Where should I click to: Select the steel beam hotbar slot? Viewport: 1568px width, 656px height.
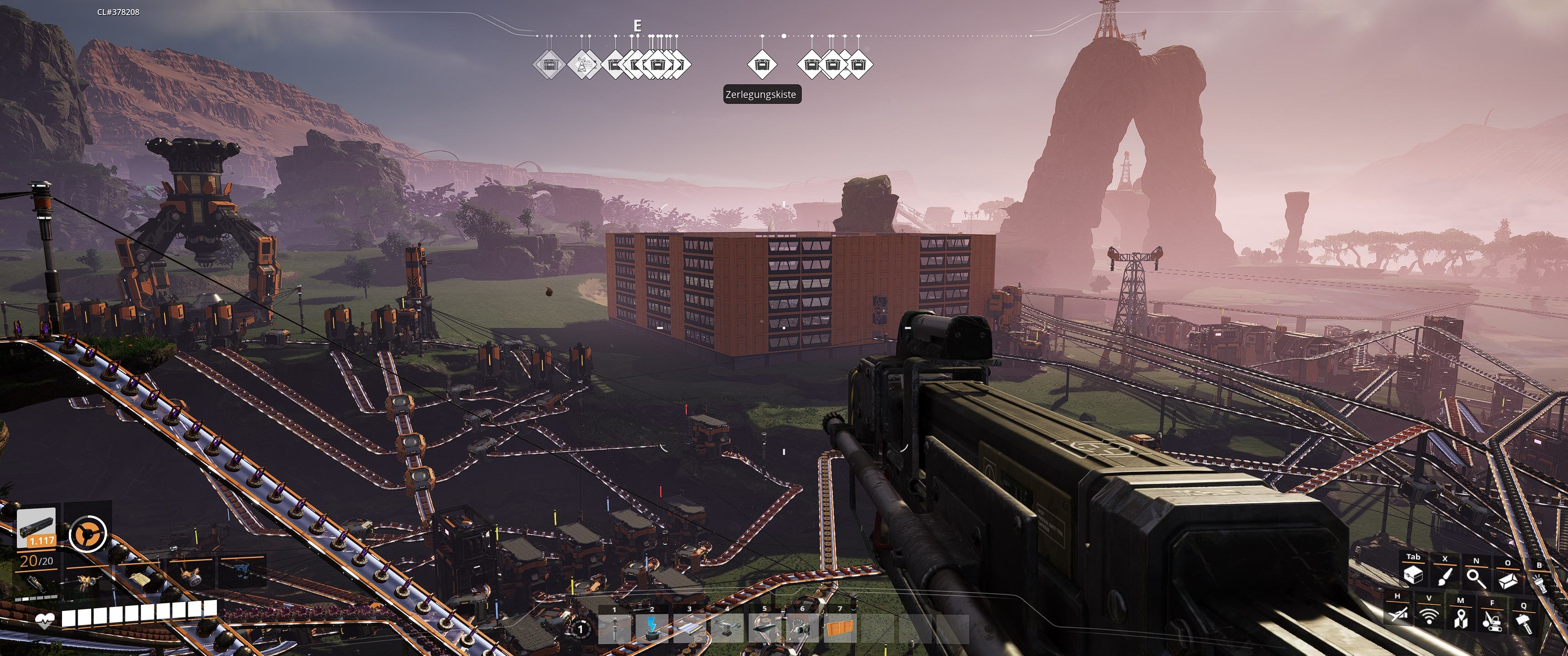tap(765, 628)
